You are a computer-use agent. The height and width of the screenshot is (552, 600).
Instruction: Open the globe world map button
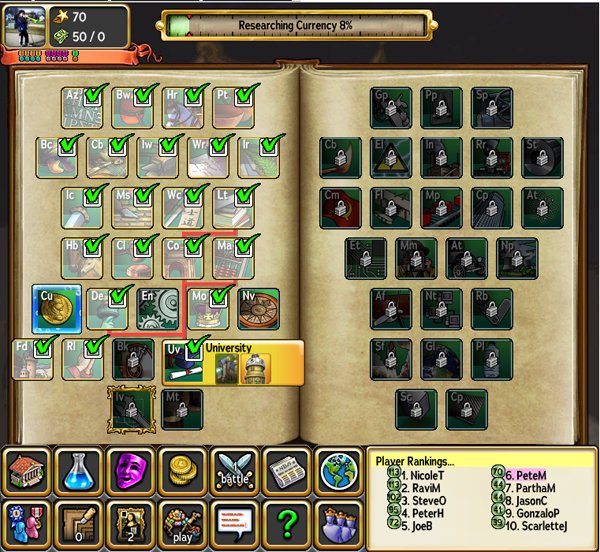(x=338, y=471)
